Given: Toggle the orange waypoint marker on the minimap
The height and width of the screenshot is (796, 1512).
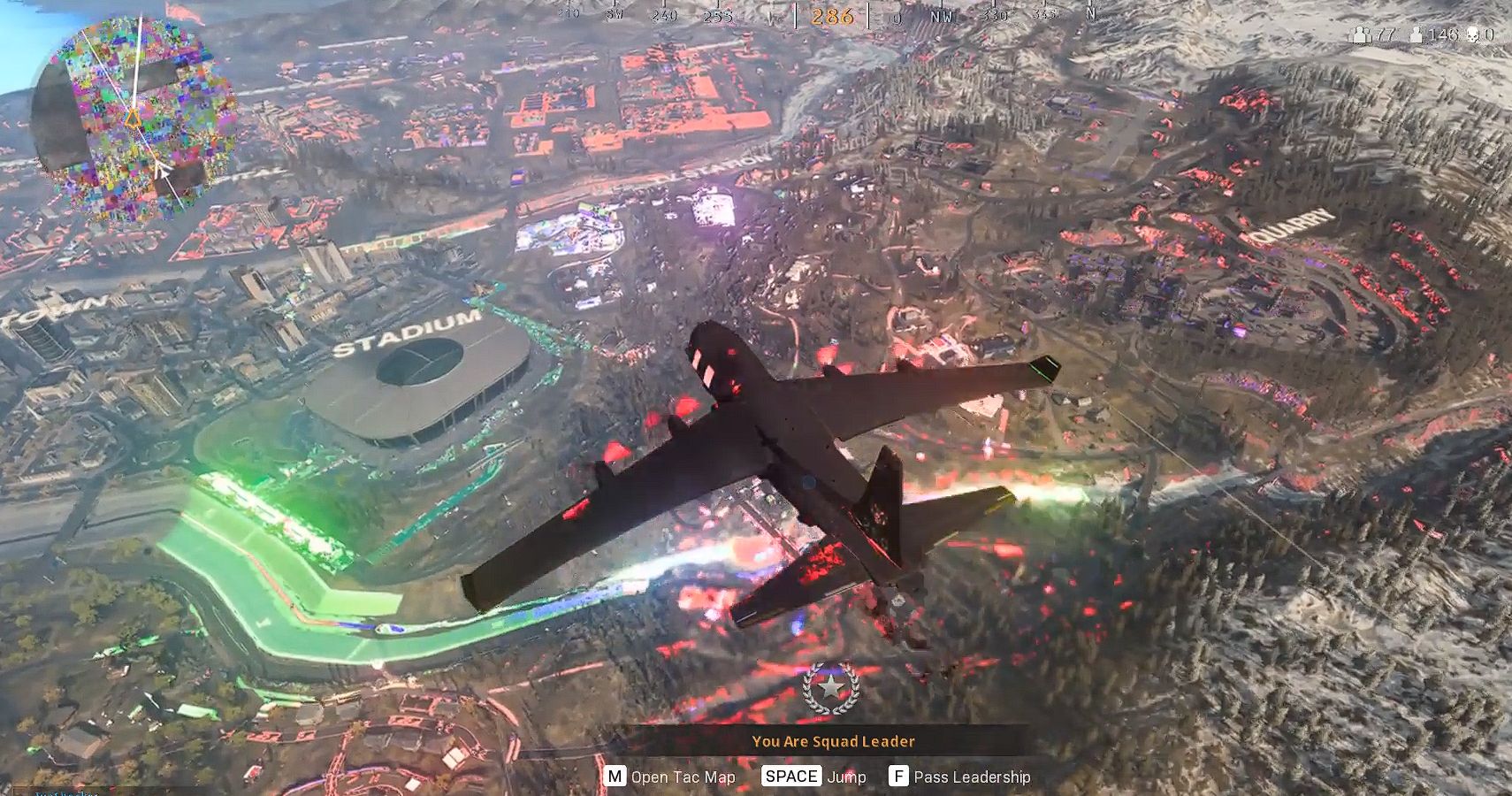Looking at the screenshot, I should coord(131,118).
